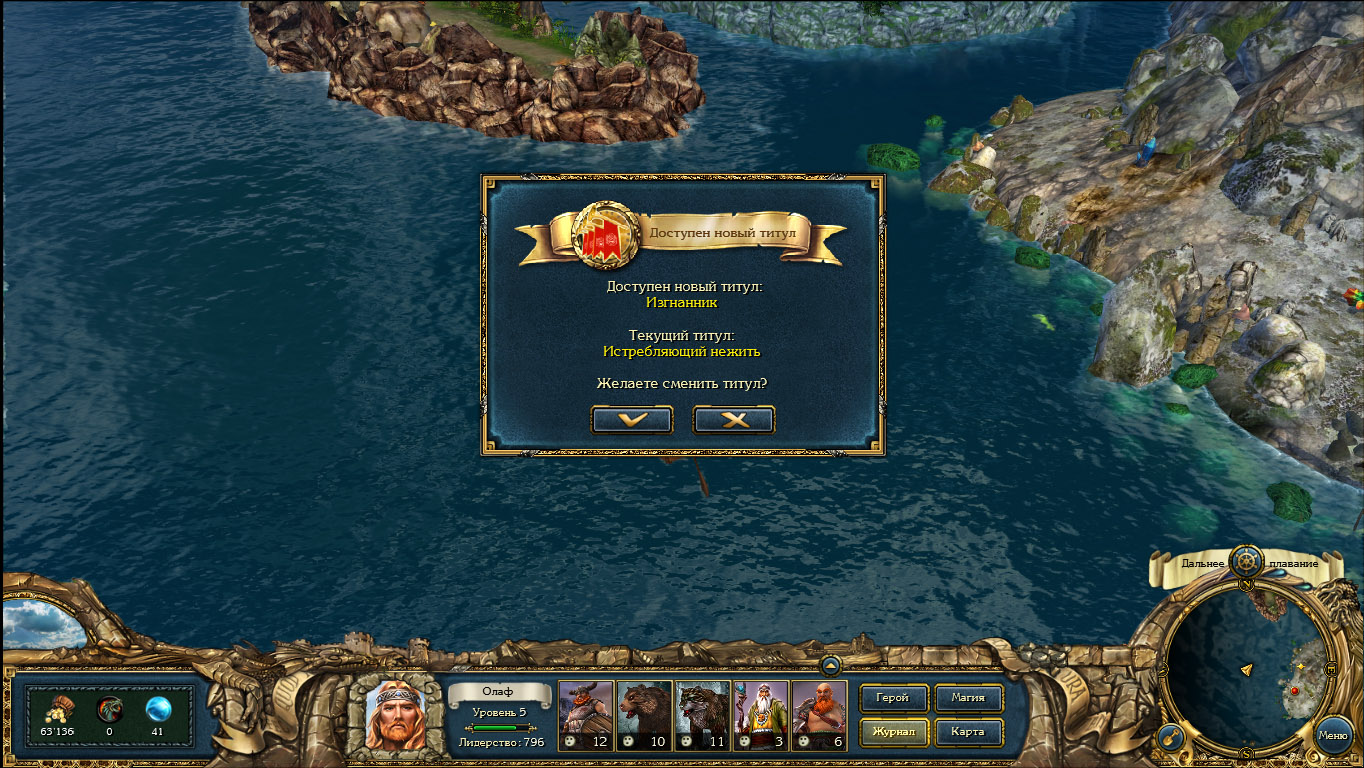This screenshot has width=1364, height=768.
Task: Select the horned viking troop slot
Action: (585, 715)
